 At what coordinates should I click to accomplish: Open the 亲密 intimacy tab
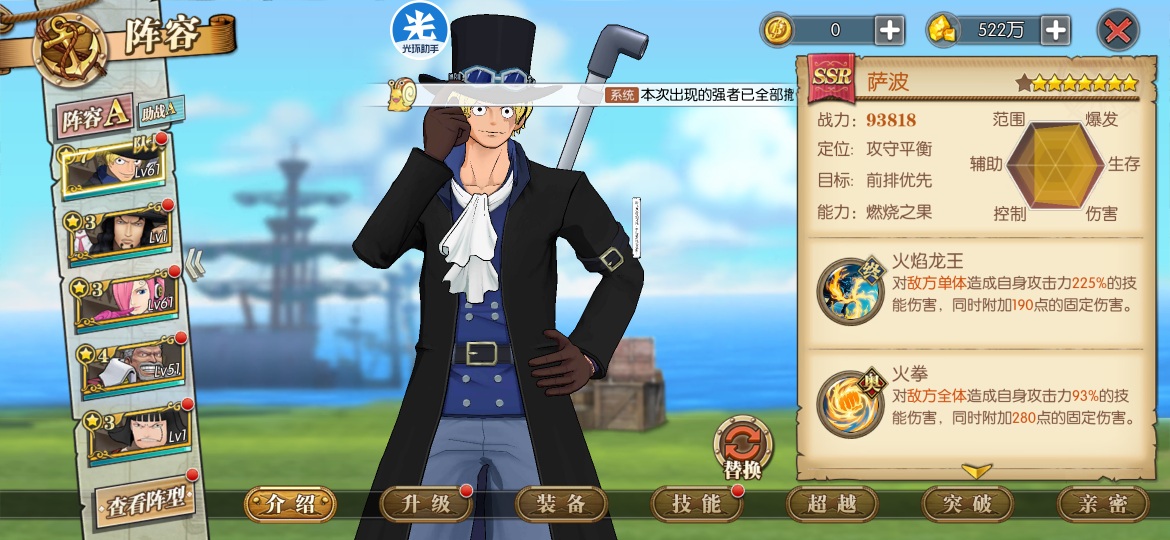(1103, 503)
